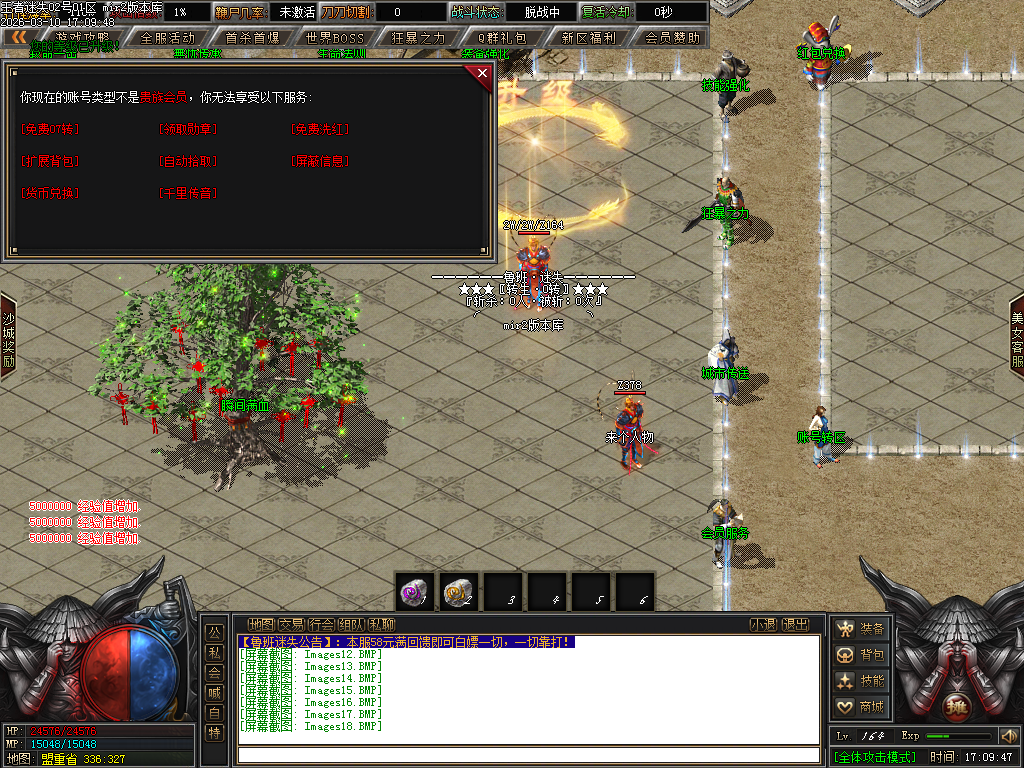Open the 会员赞助 menu
The image size is (1024, 768).
coord(672,38)
